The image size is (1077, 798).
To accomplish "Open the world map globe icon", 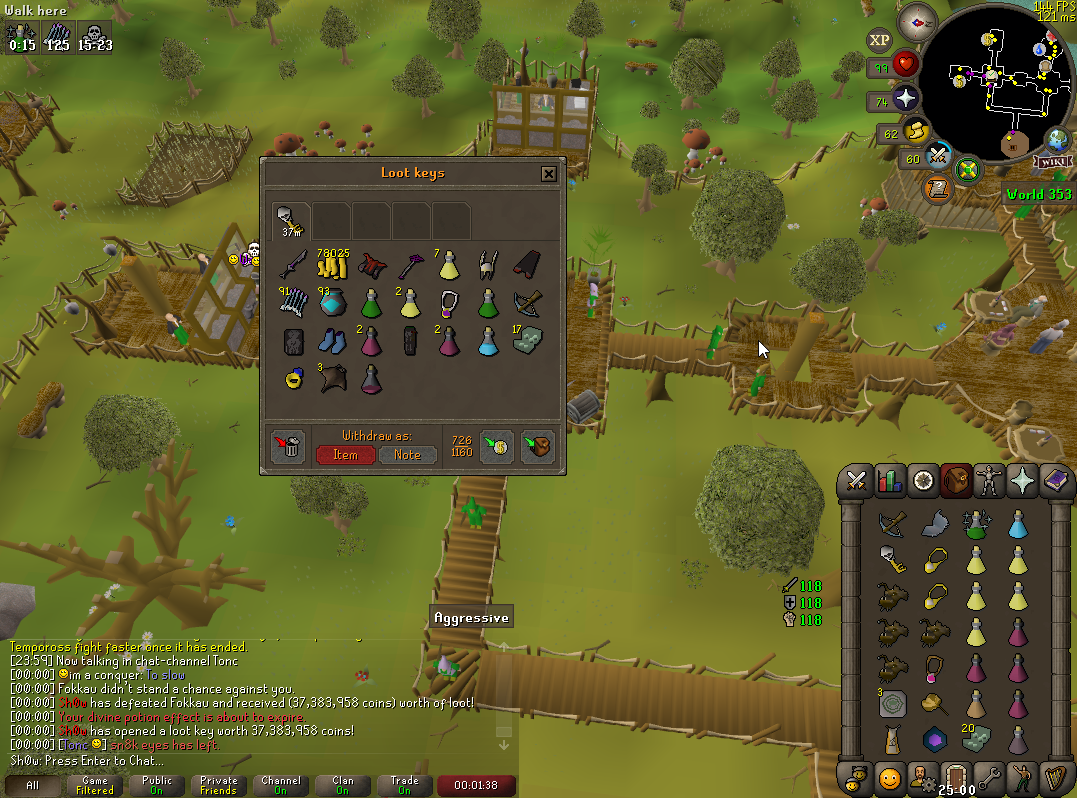I will [x=1057, y=139].
